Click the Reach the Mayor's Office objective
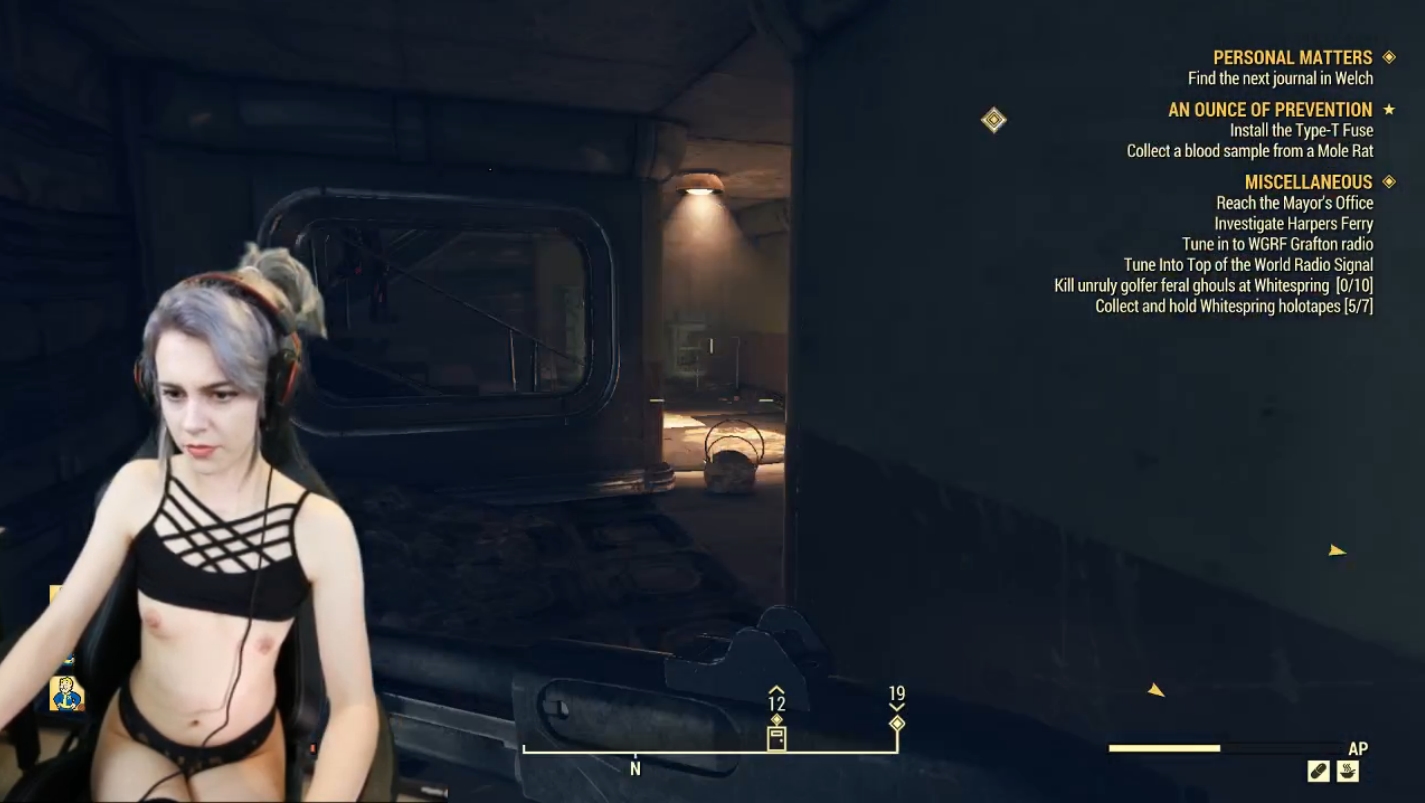The image size is (1425, 803). 1294,203
